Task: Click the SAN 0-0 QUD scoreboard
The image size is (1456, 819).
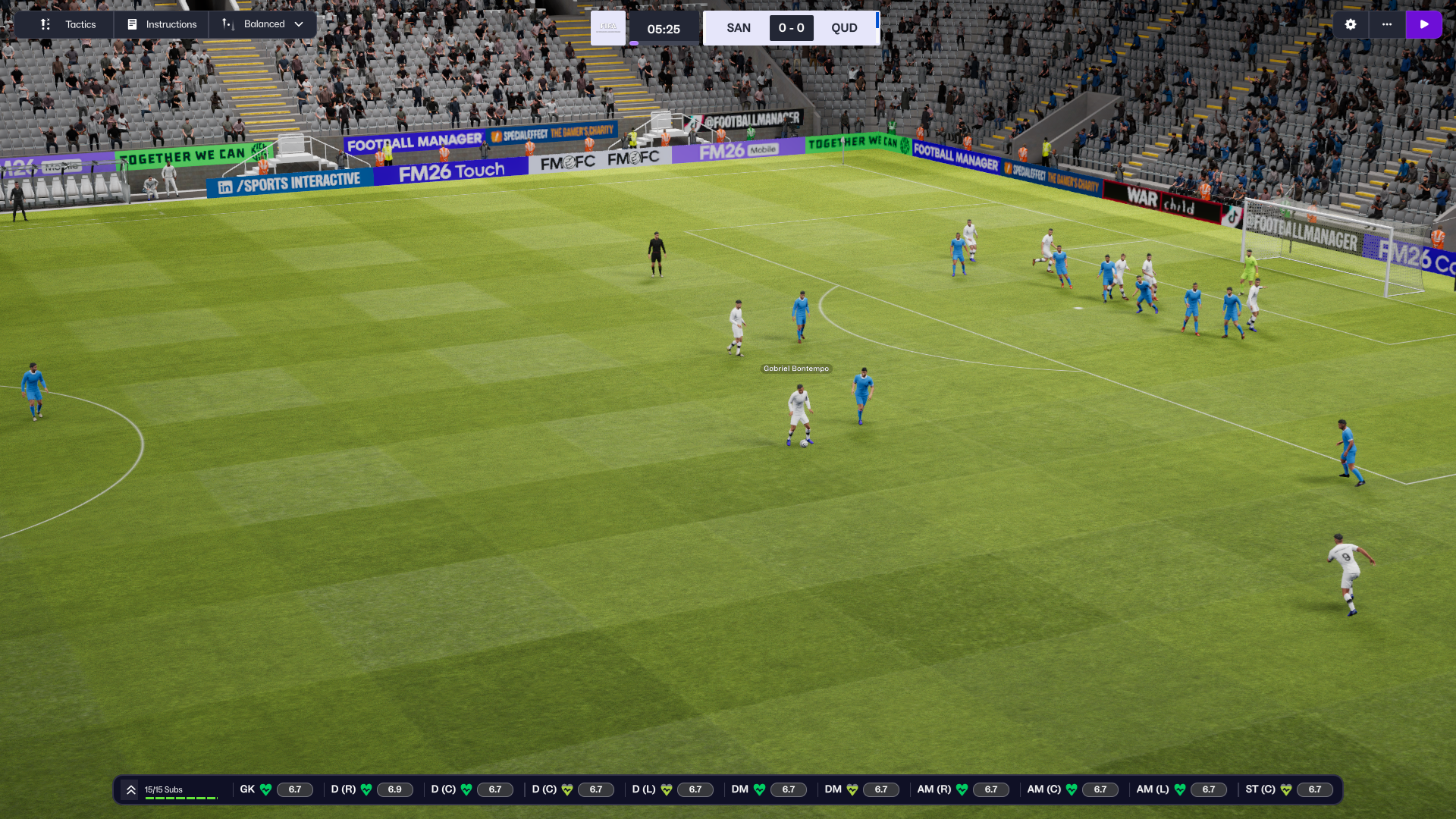Action: 791,28
